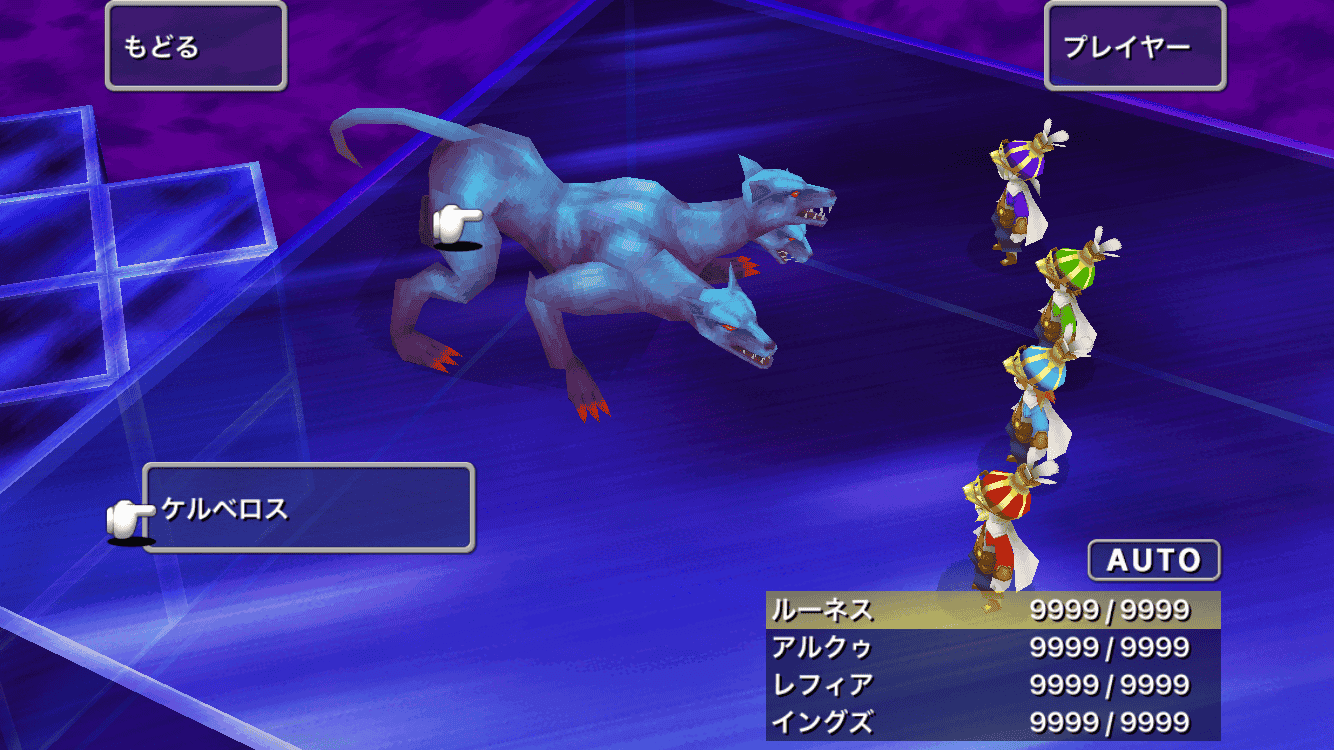
Task: Tap the もどる back button
Action: (x=196, y=46)
